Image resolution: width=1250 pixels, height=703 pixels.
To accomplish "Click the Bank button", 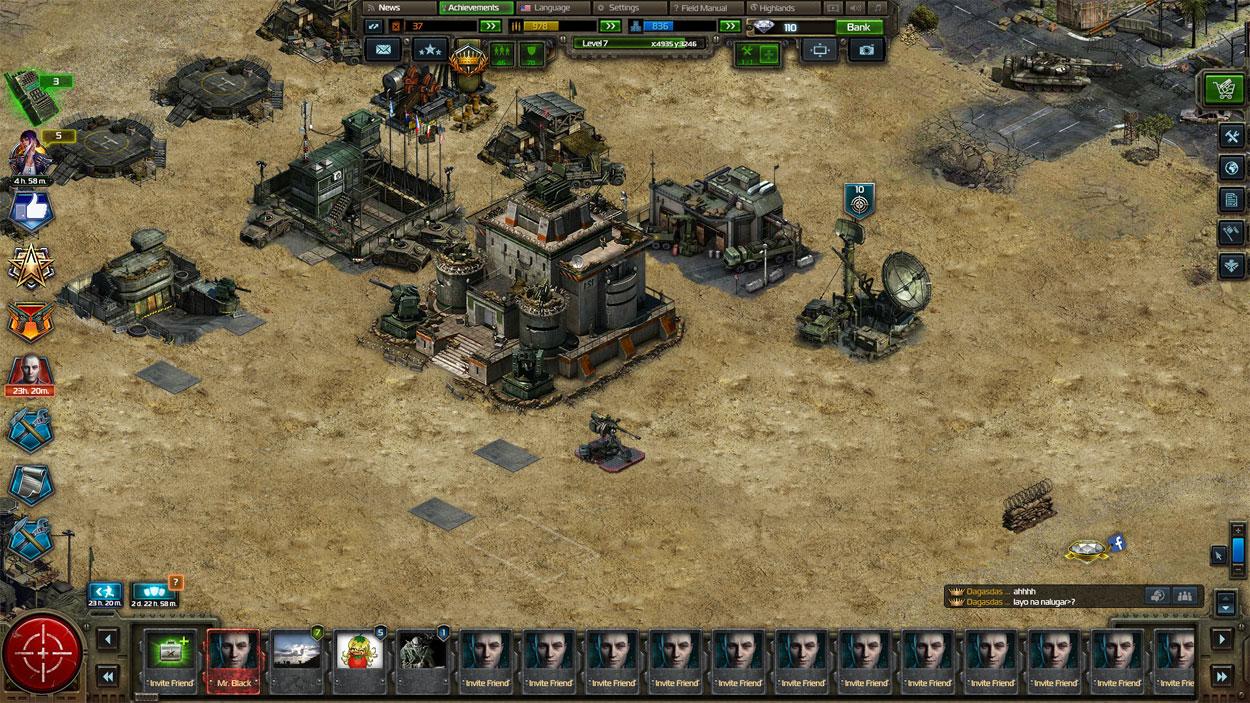I will point(858,27).
